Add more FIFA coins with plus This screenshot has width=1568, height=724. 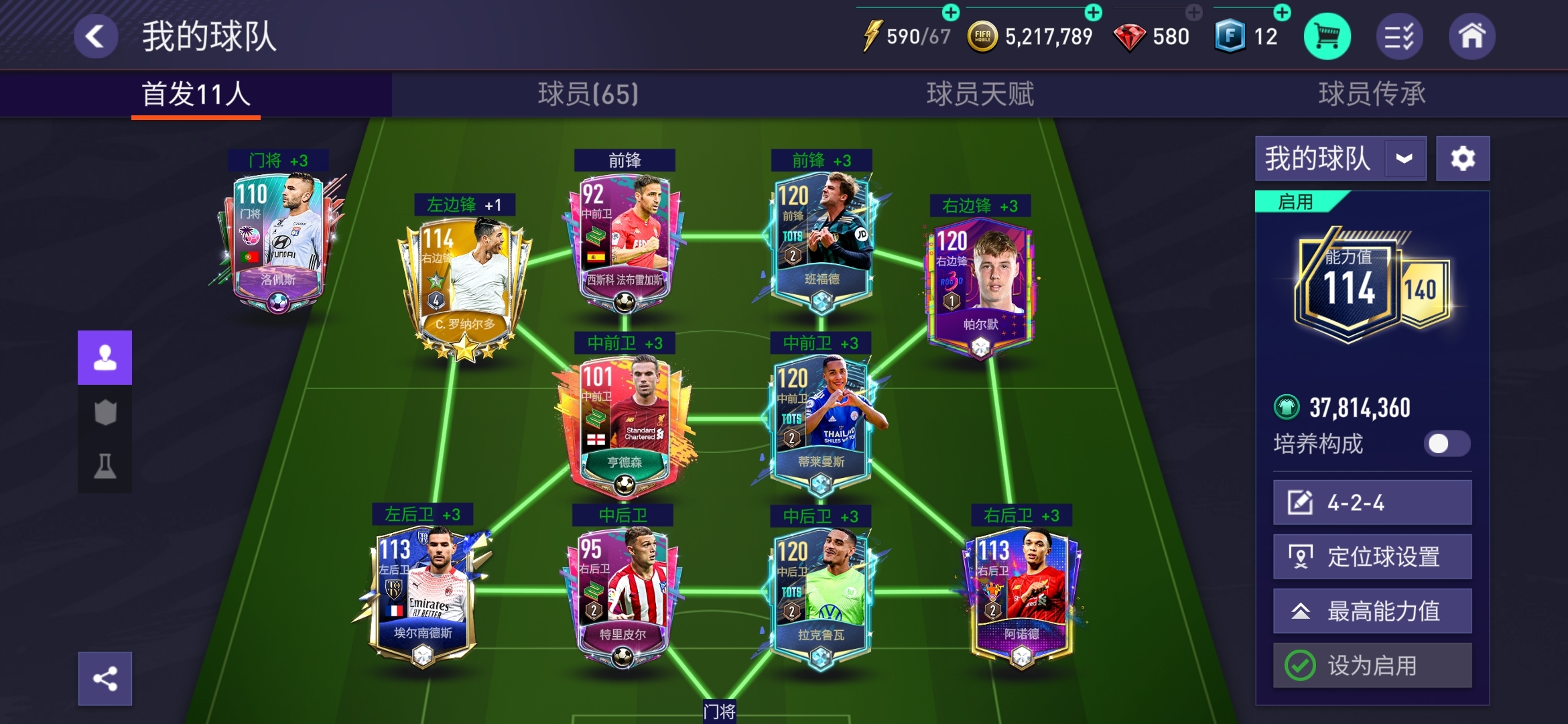pyautogui.click(x=1093, y=12)
